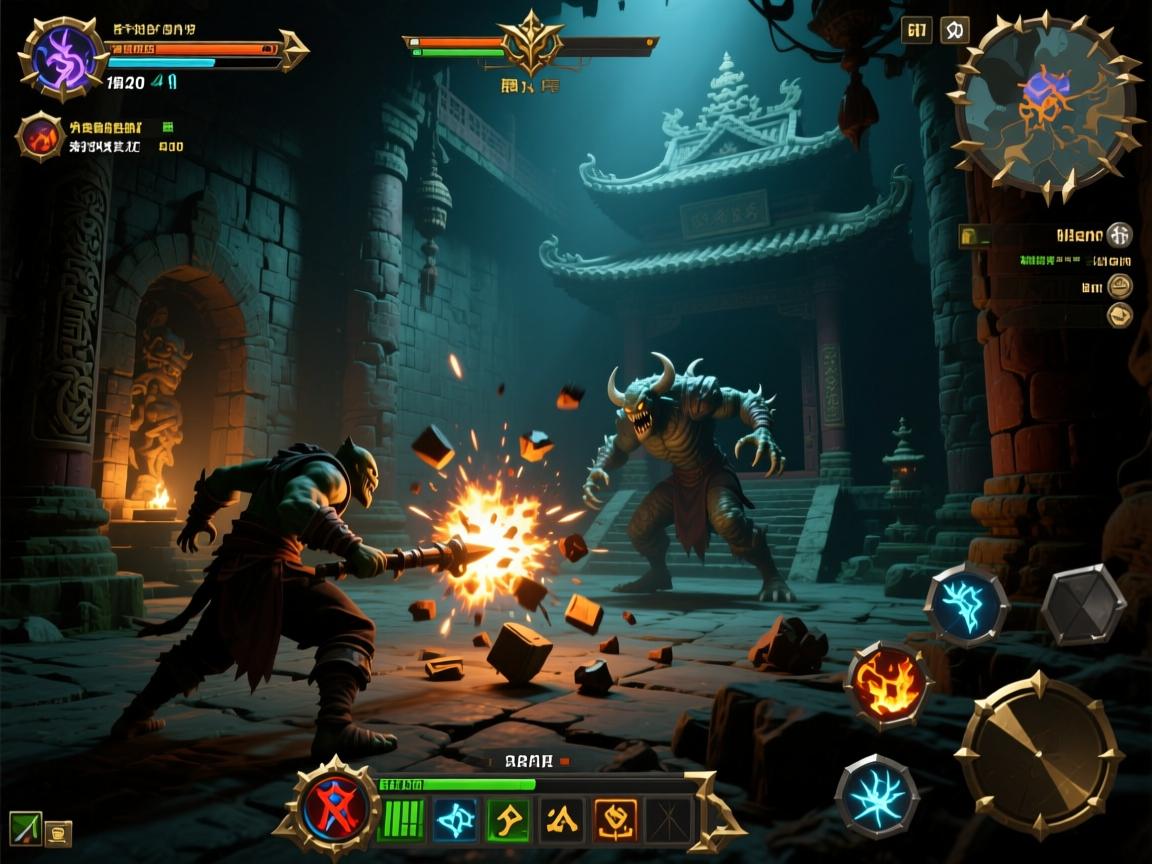1152x864 pixels.
Task: Open the spiked circular minimap
Action: 1046,103
